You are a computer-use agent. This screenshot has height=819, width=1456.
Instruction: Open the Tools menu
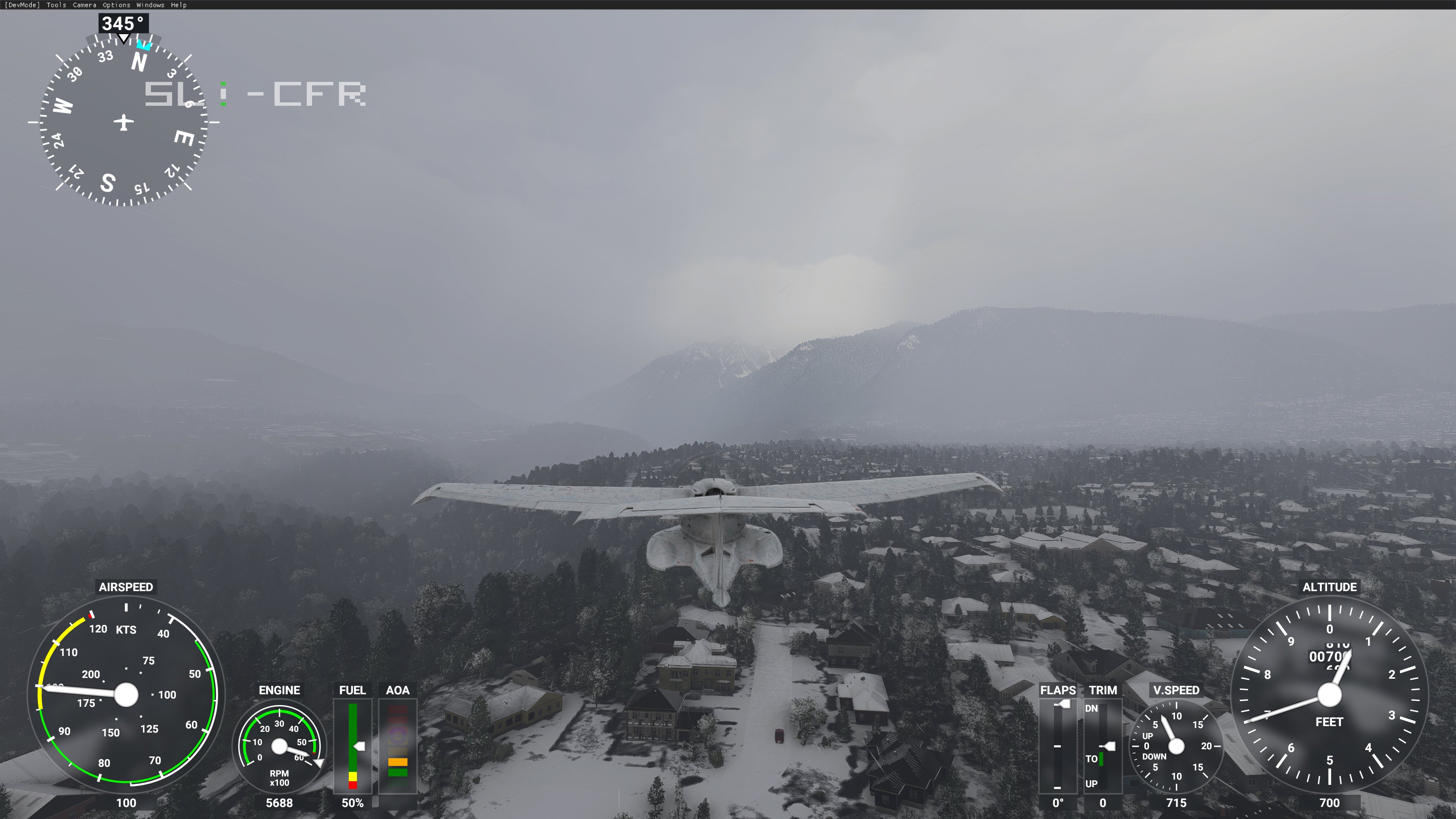[x=56, y=5]
